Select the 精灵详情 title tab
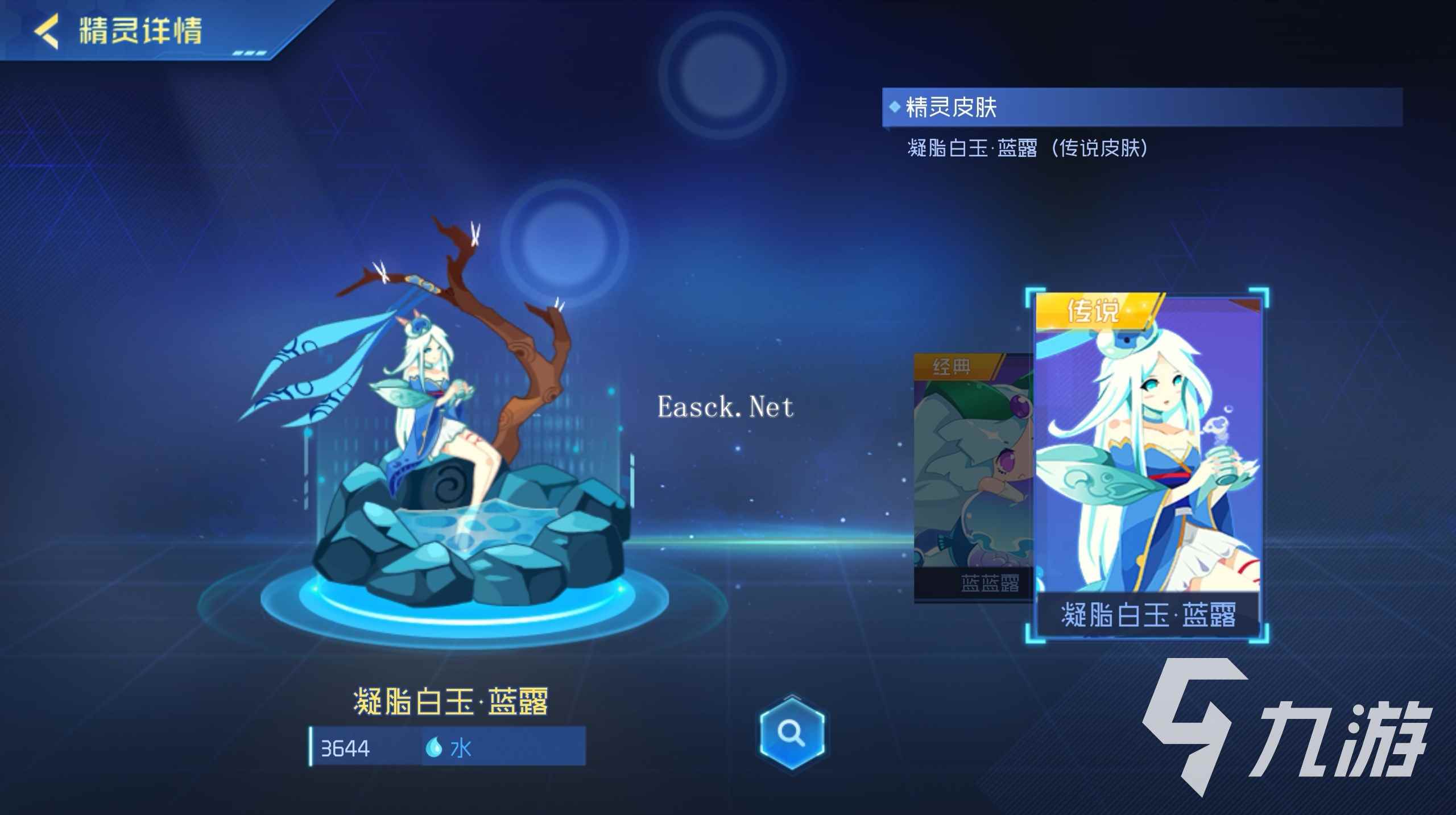The height and width of the screenshot is (815, 1456). pos(139,32)
